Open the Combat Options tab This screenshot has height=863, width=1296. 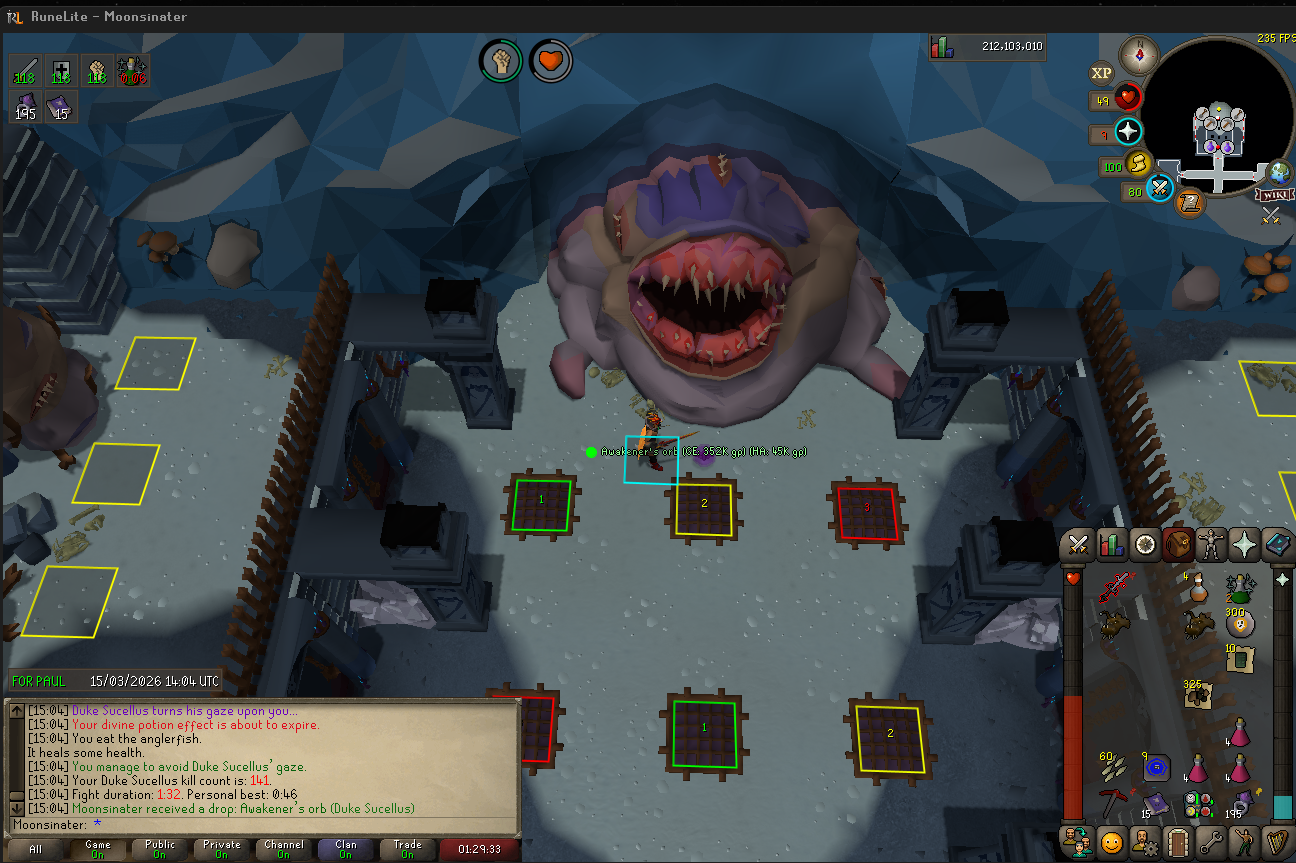click(x=1077, y=545)
